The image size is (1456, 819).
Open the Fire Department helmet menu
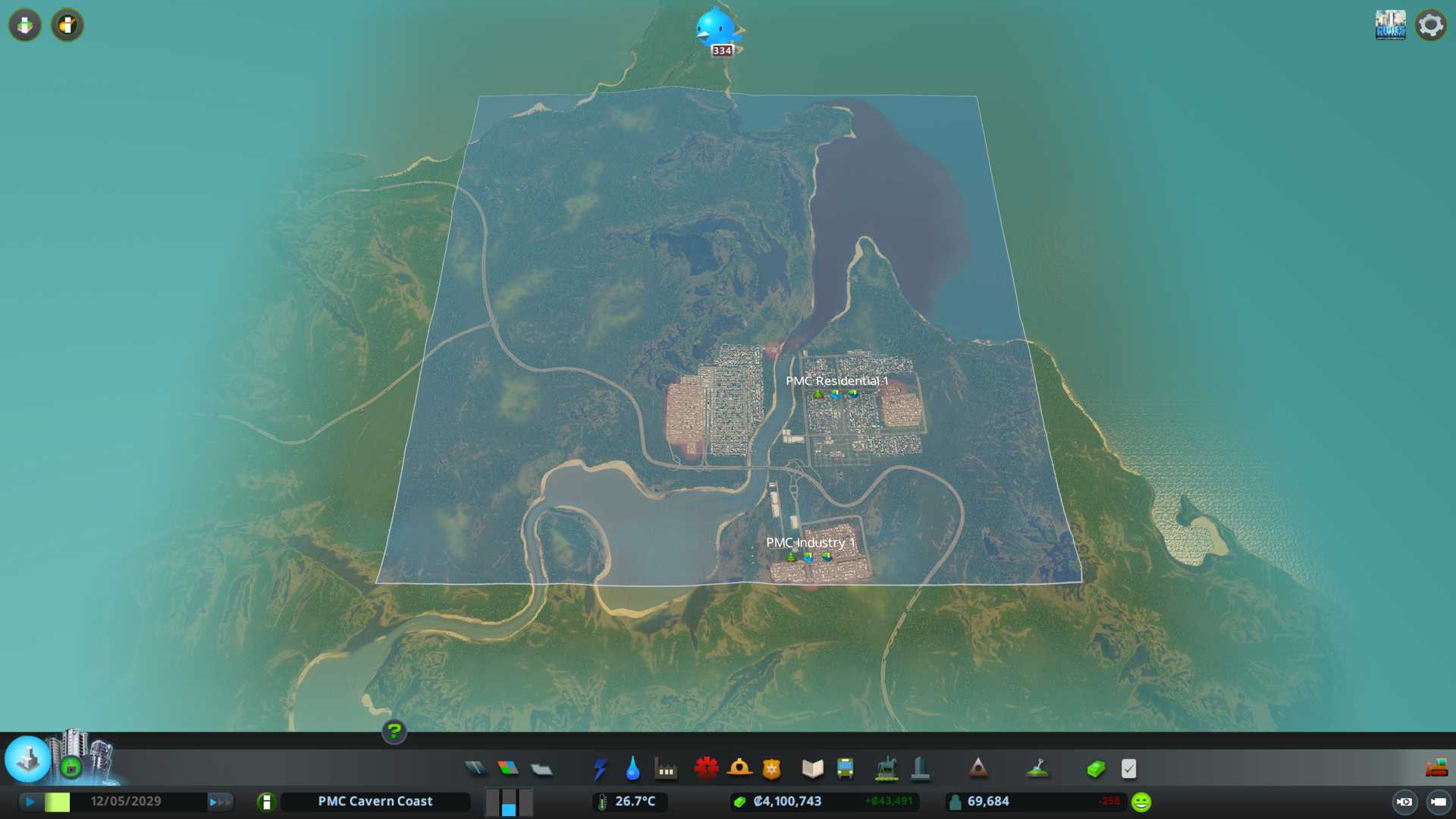[x=739, y=769]
